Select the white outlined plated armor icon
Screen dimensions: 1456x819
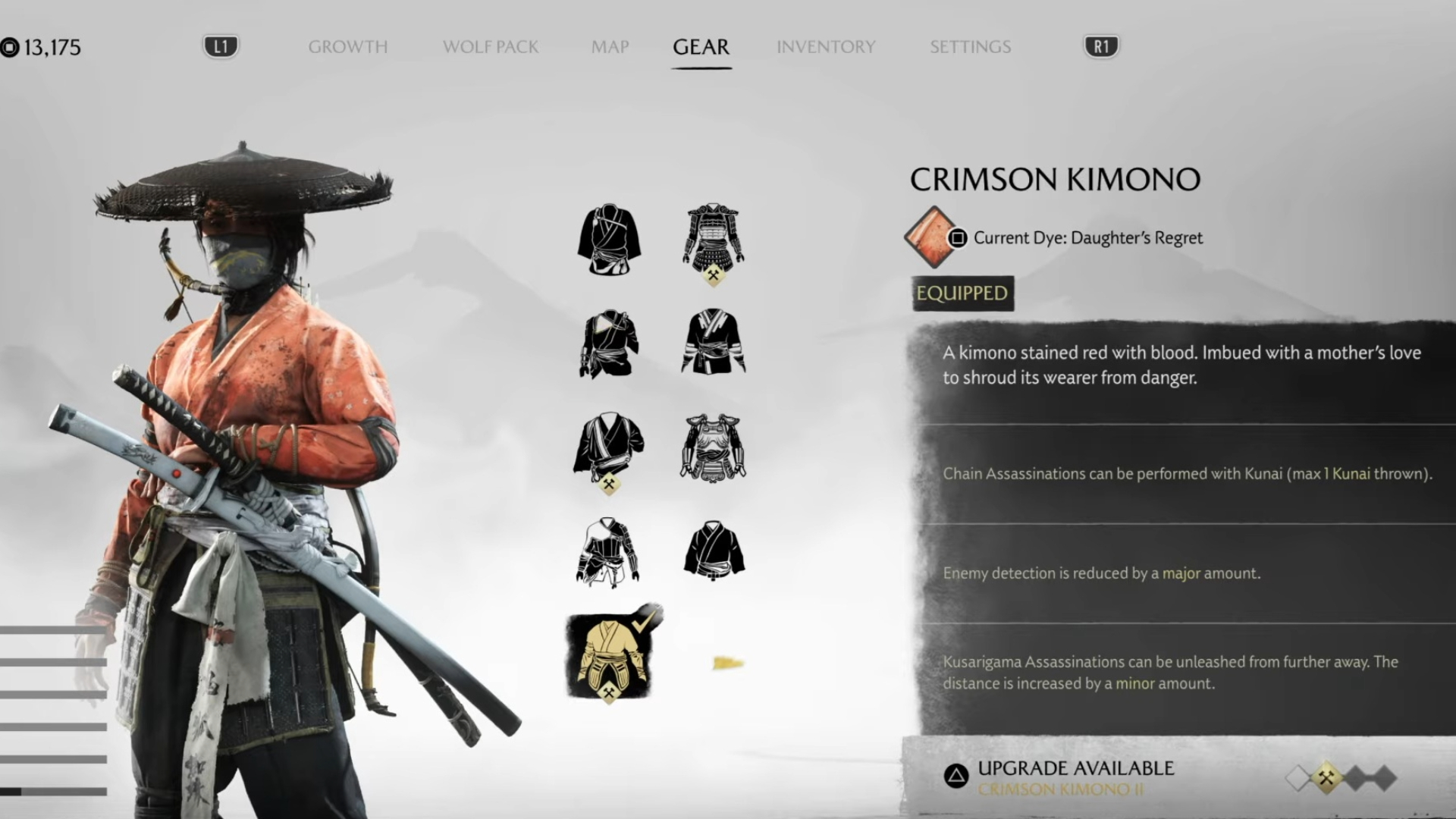713,447
